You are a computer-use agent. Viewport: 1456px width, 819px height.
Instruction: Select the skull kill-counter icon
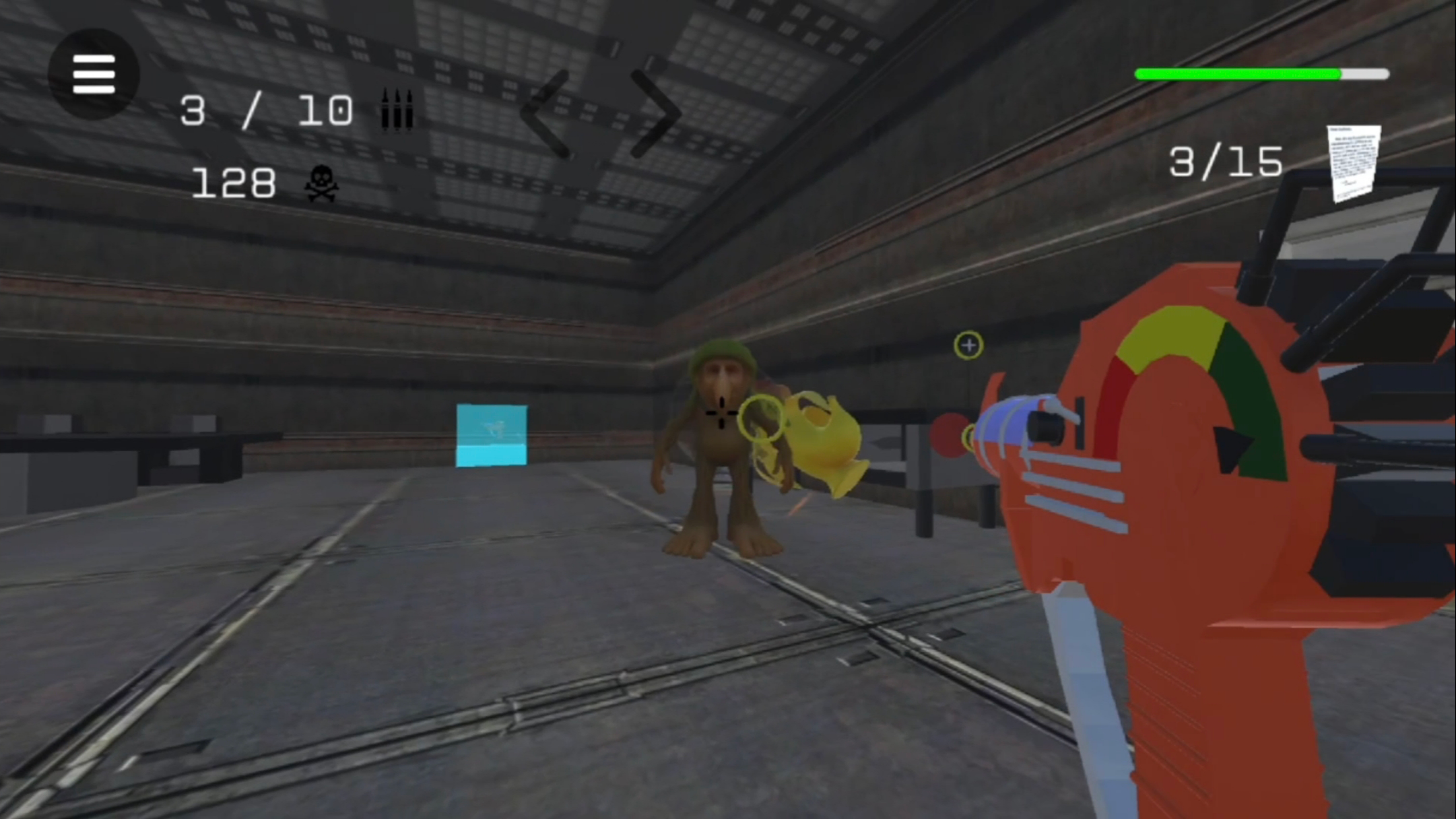coord(321,182)
